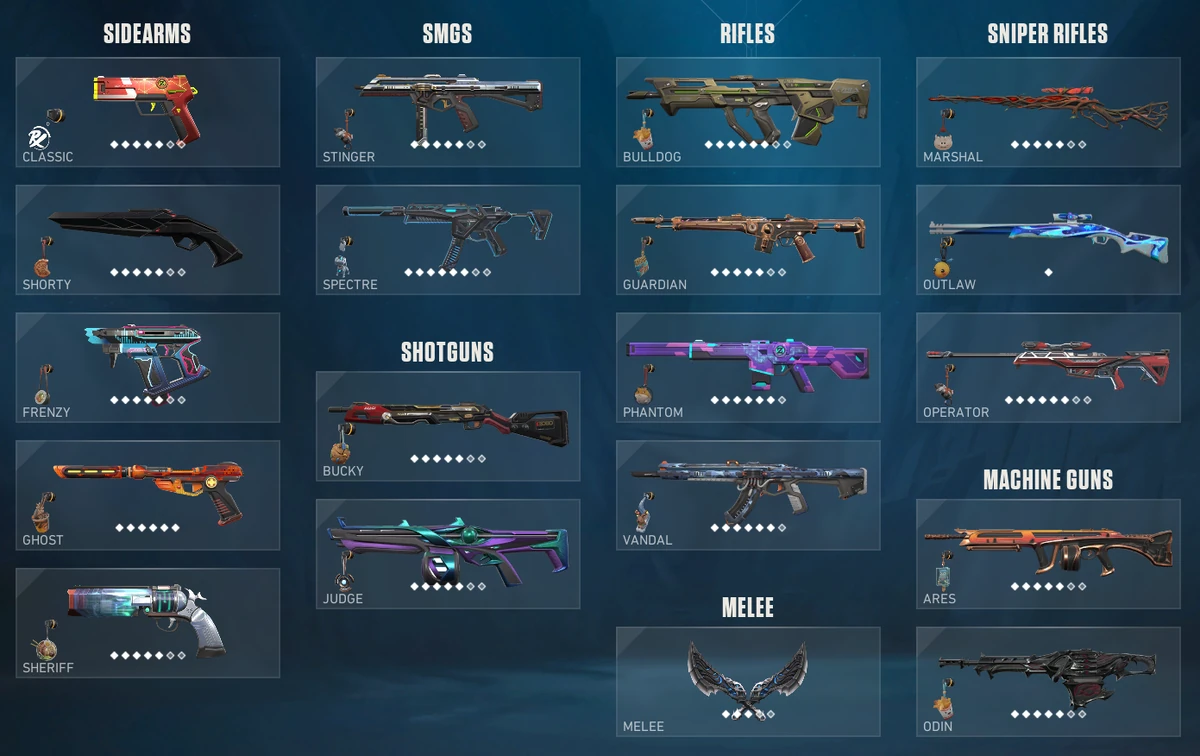This screenshot has height=756, width=1200.
Task: Choose the Odin machine gun slot
Action: pyautogui.click(x=1047, y=682)
